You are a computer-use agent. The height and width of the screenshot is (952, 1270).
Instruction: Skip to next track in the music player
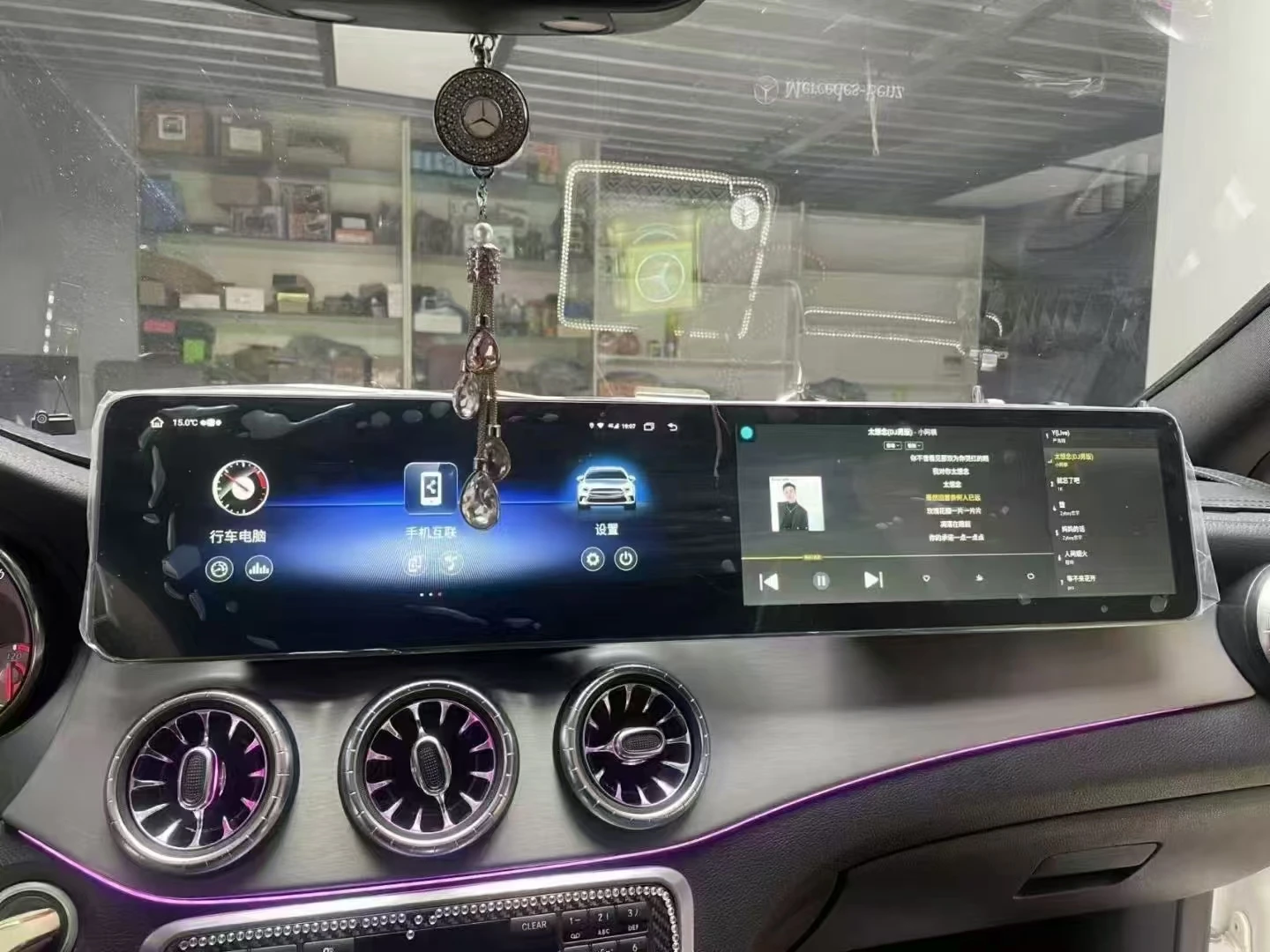click(873, 579)
